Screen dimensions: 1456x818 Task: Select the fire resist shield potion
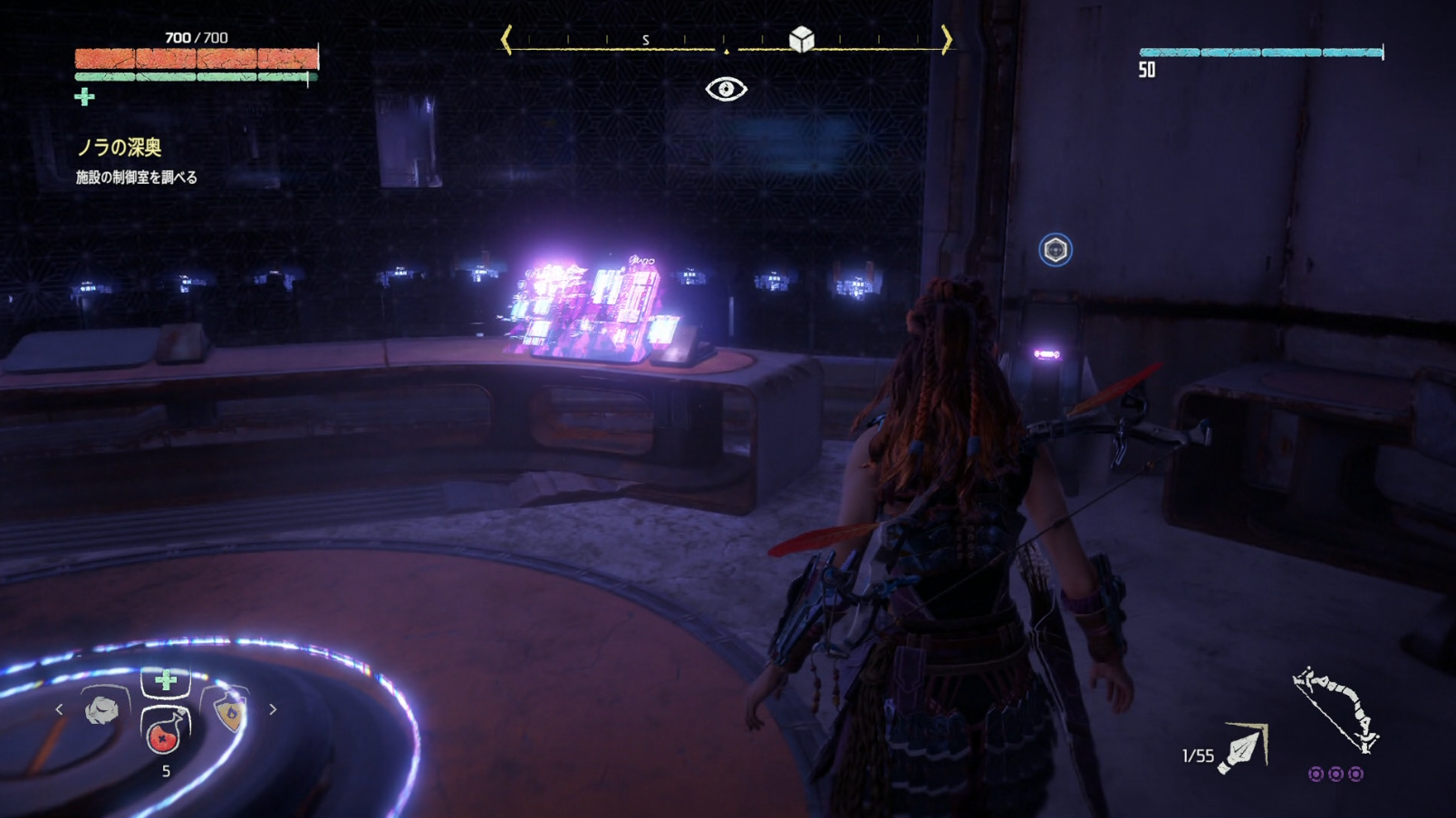click(x=230, y=712)
